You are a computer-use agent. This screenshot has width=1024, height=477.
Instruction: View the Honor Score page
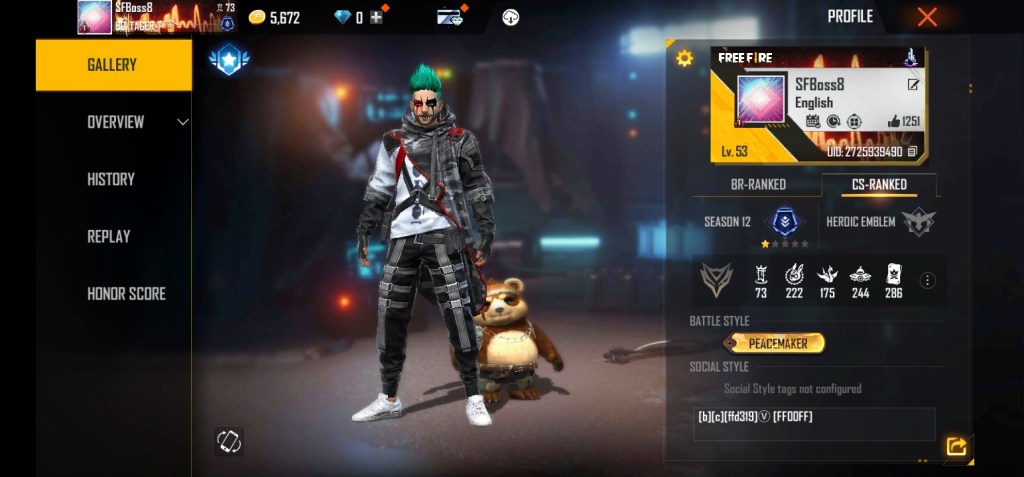pos(126,293)
